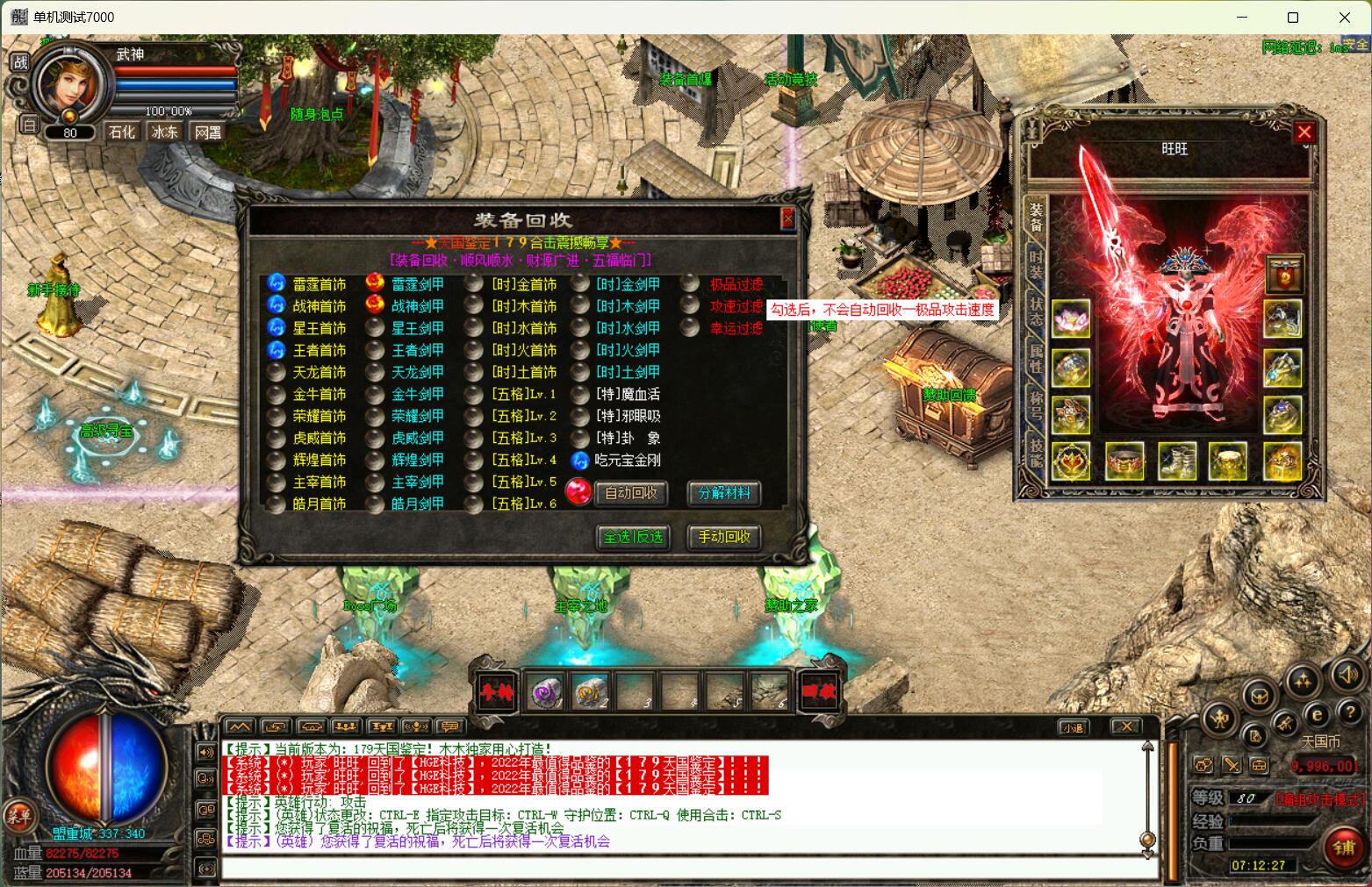The width and height of the screenshot is (1372, 887).
Task: Open the 属性 attributes tab
Action: pos(1036,359)
